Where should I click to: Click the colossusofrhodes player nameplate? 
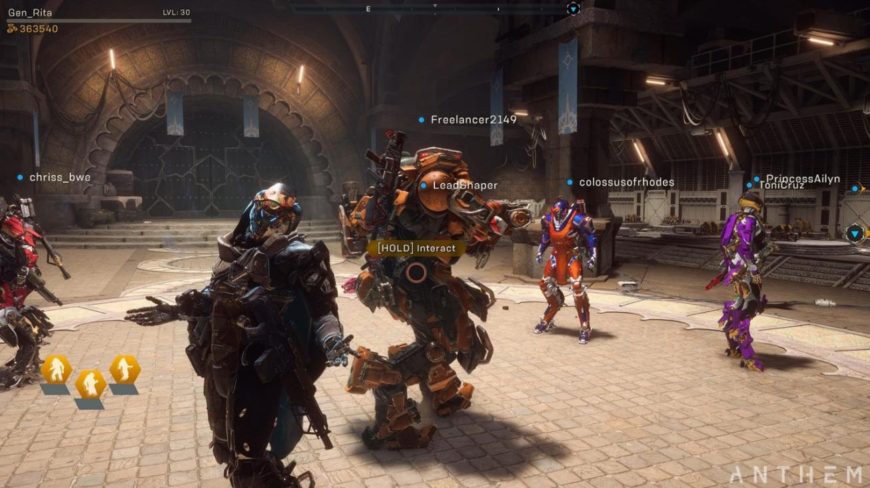626,183
